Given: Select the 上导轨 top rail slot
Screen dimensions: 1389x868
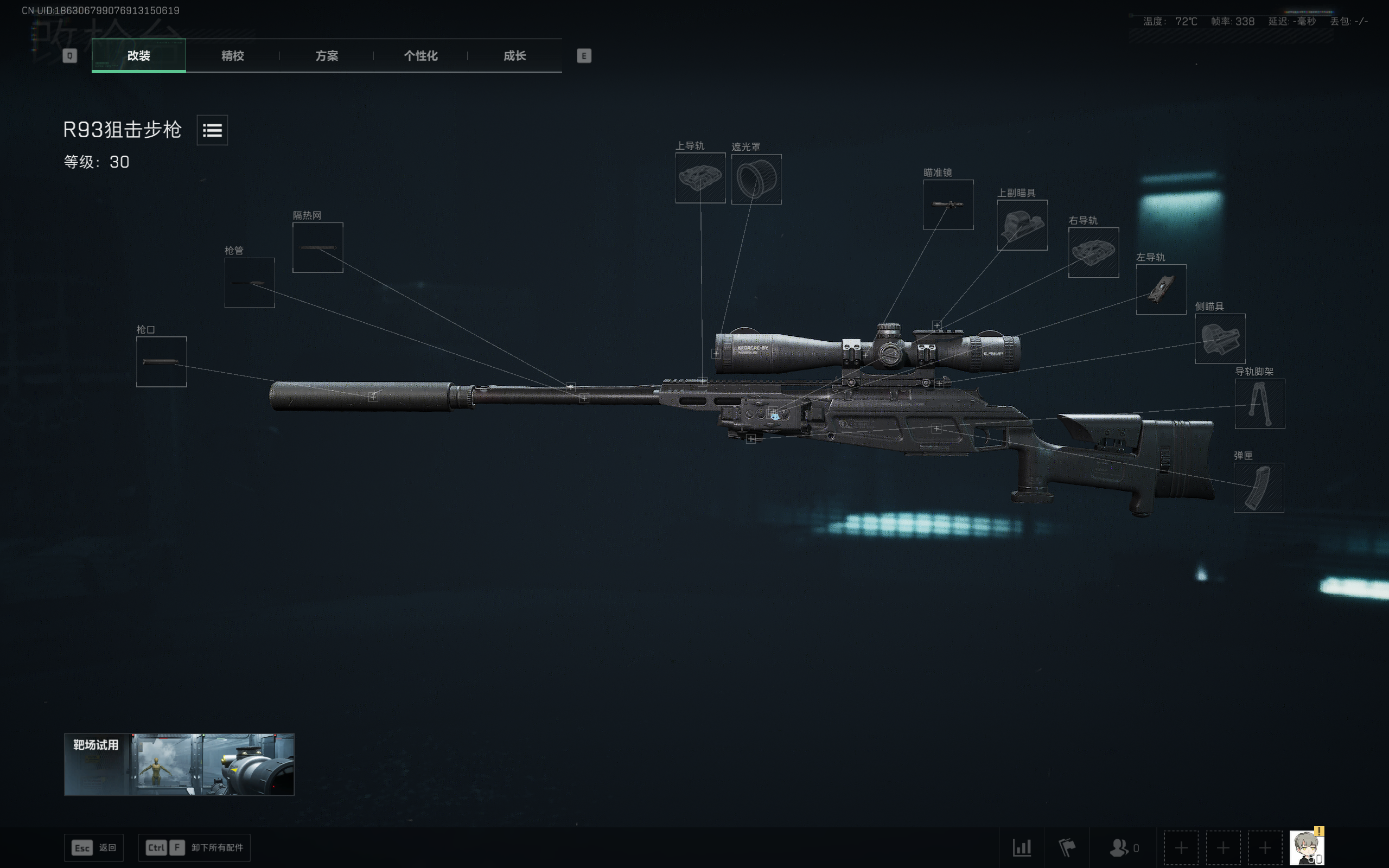Looking at the screenshot, I should click(700, 178).
